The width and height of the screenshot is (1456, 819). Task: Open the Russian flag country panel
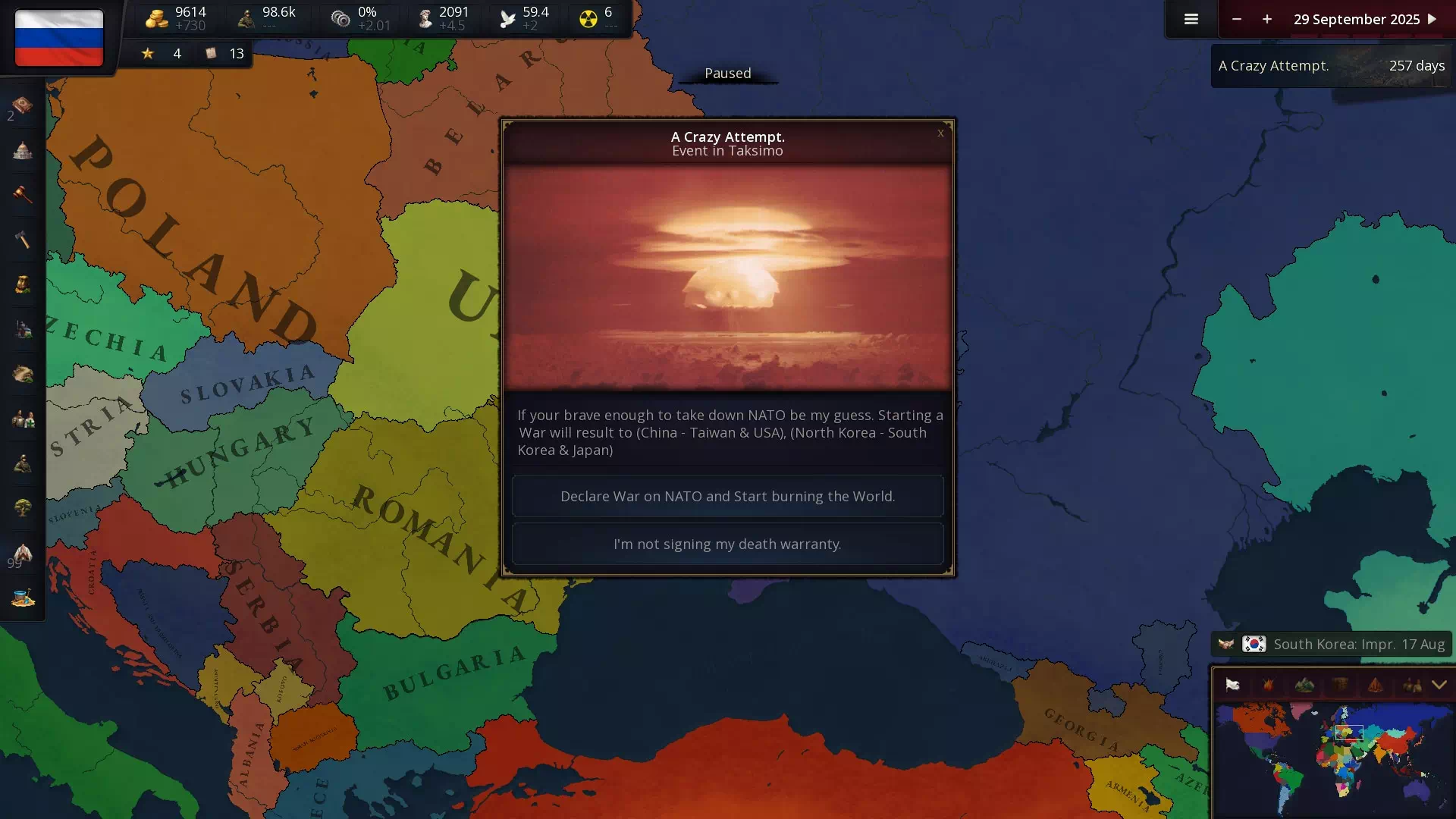[x=58, y=38]
